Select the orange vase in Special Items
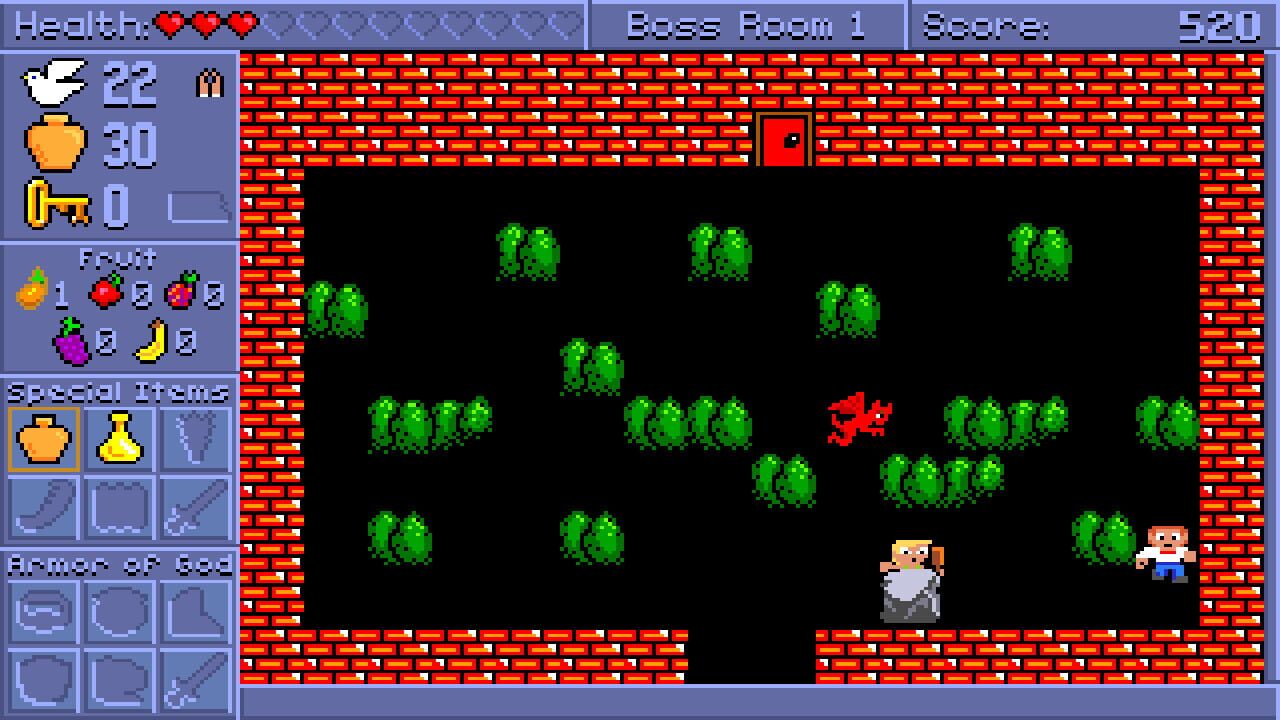1280x720 pixels. click(43, 439)
